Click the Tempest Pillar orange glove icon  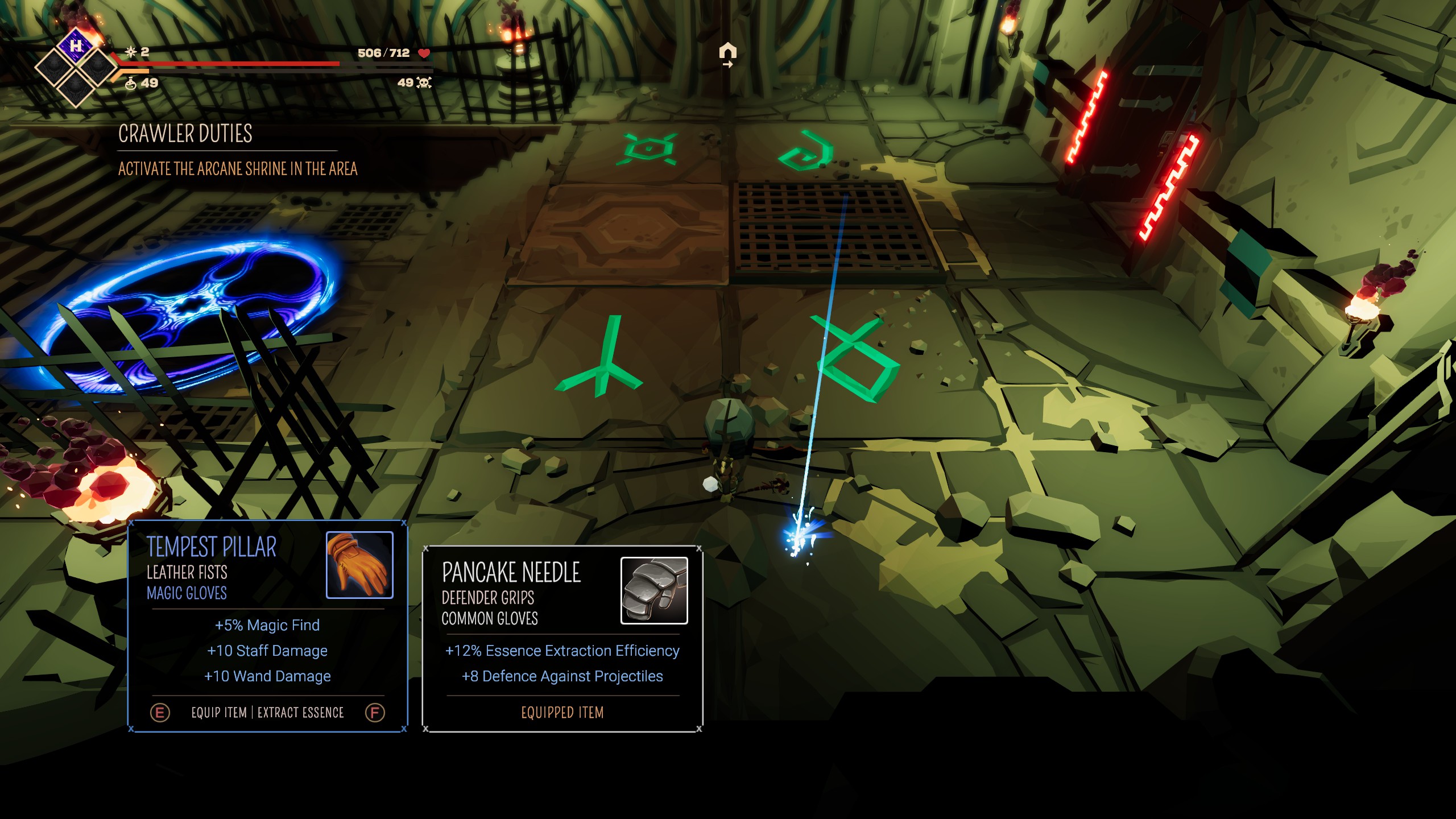pos(359,565)
